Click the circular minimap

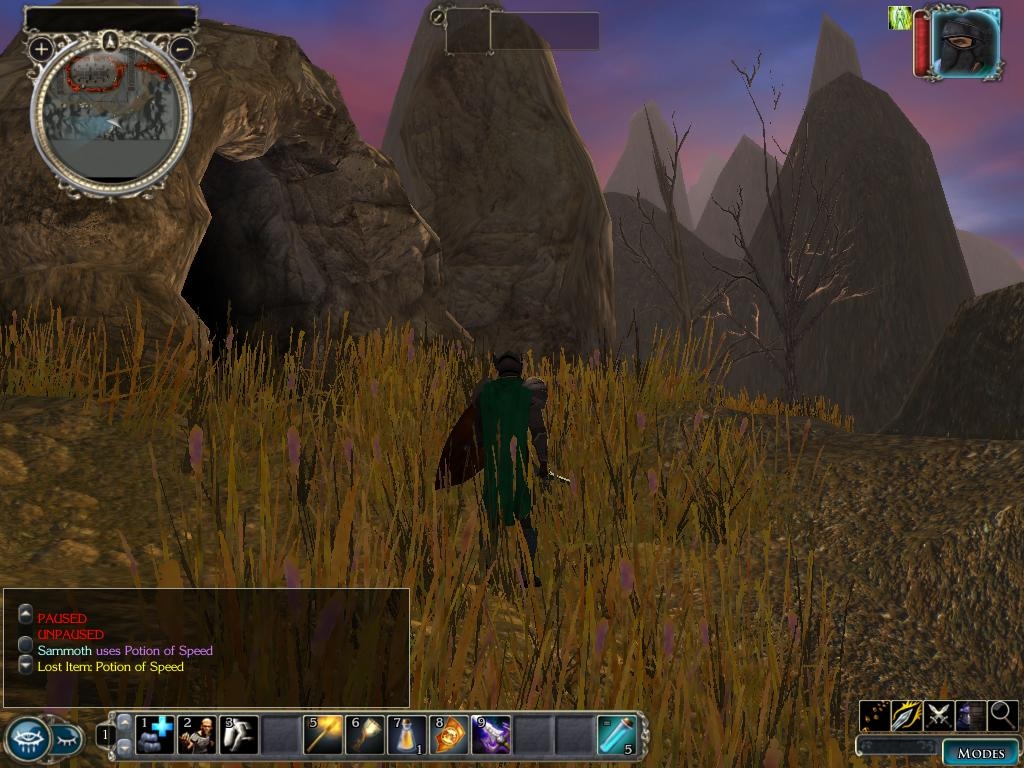click(111, 118)
